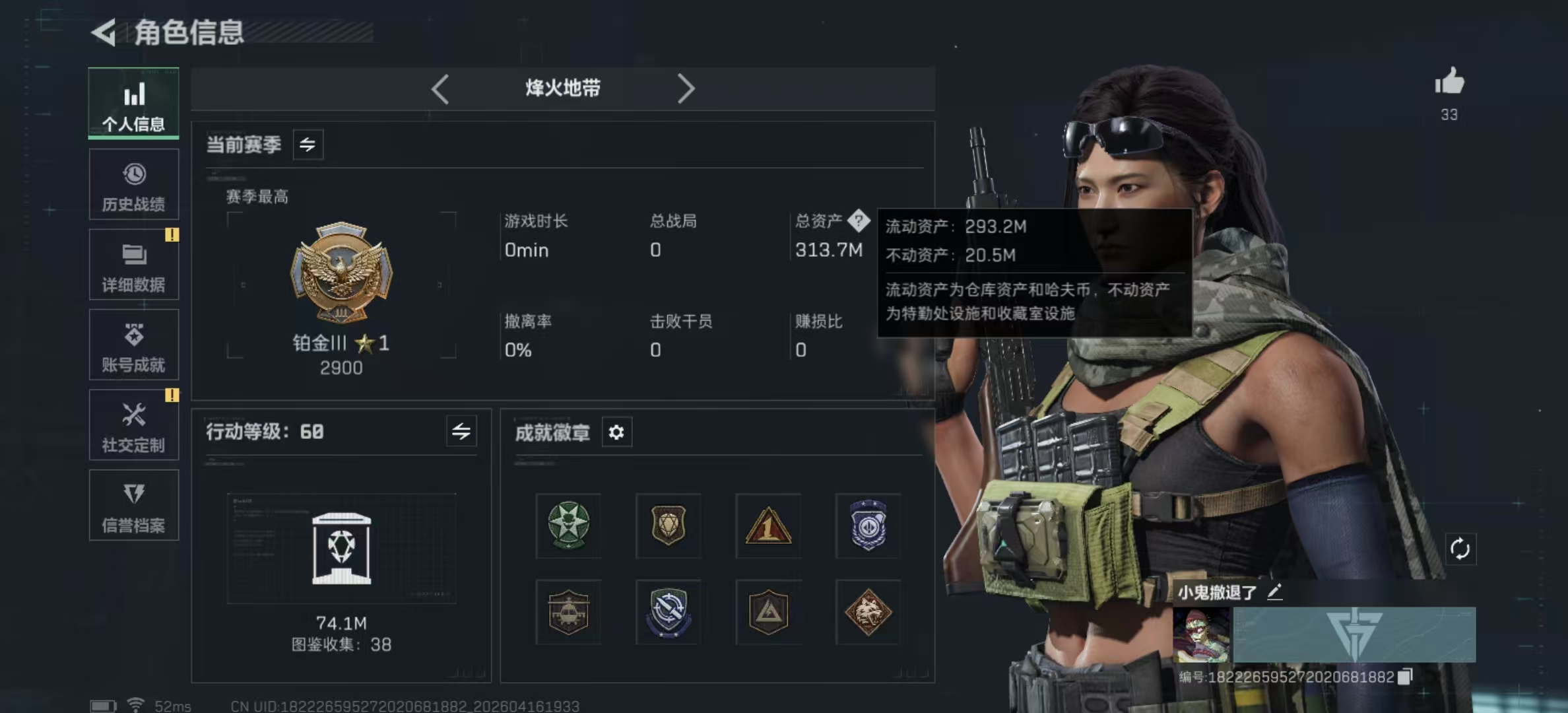Image resolution: width=1568 pixels, height=713 pixels.
Task: Click the right arrow beside 烽火地带
Action: pos(686,88)
